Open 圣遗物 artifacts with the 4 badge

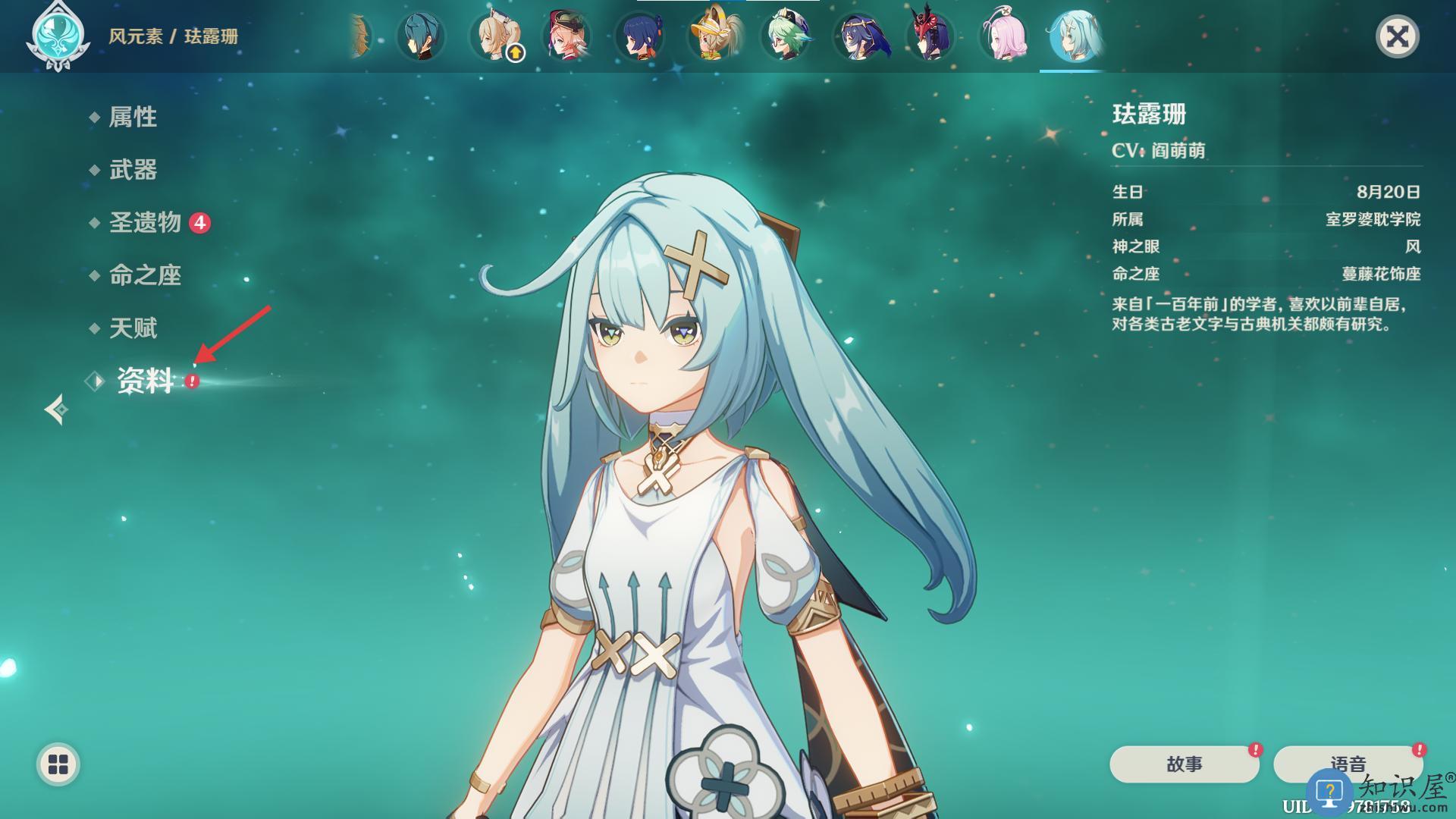point(146,222)
